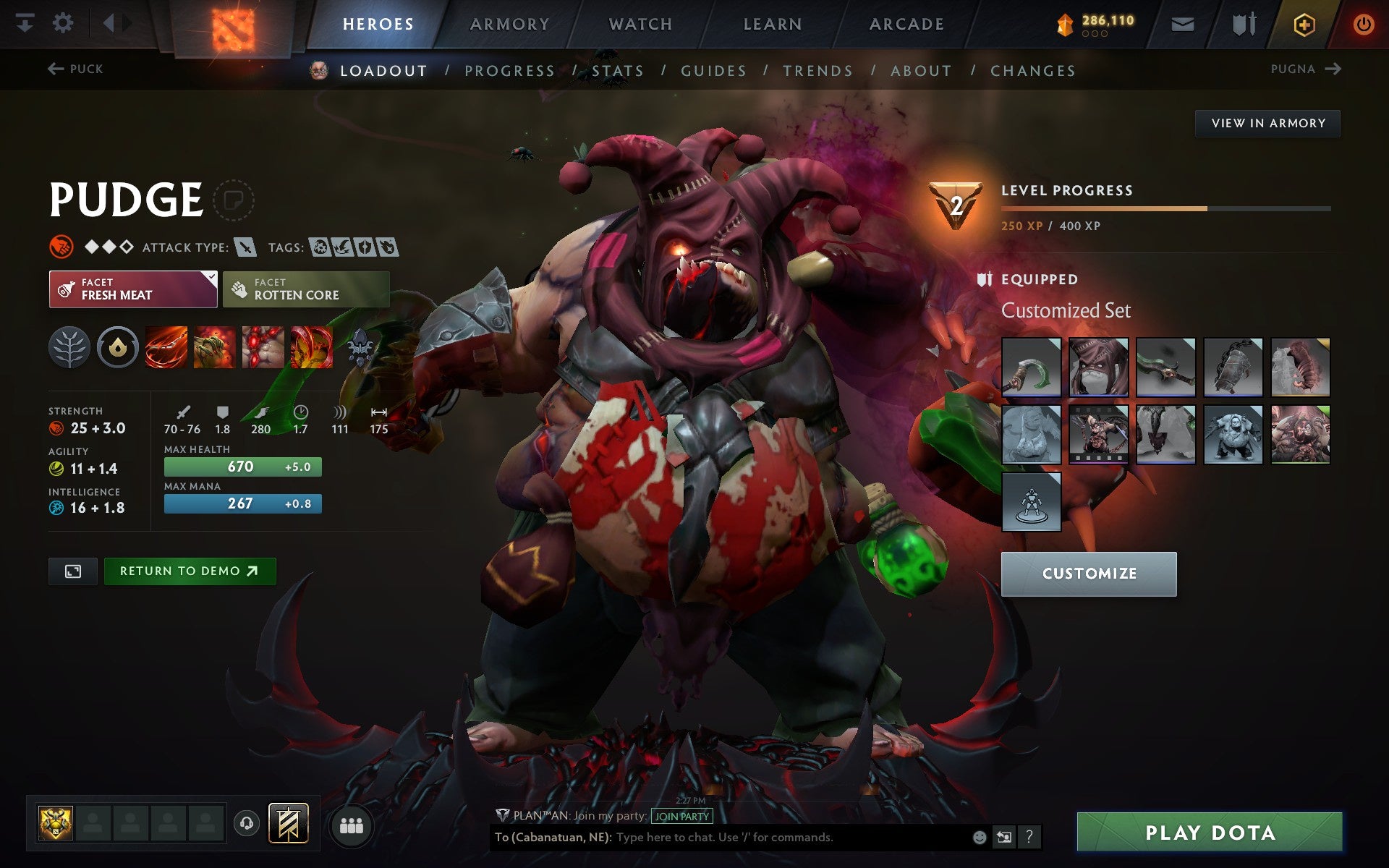This screenshot has width=1389, height=868.
Task: Click the Flesh Heap ability icon
Action: click(x=263, y=346)
